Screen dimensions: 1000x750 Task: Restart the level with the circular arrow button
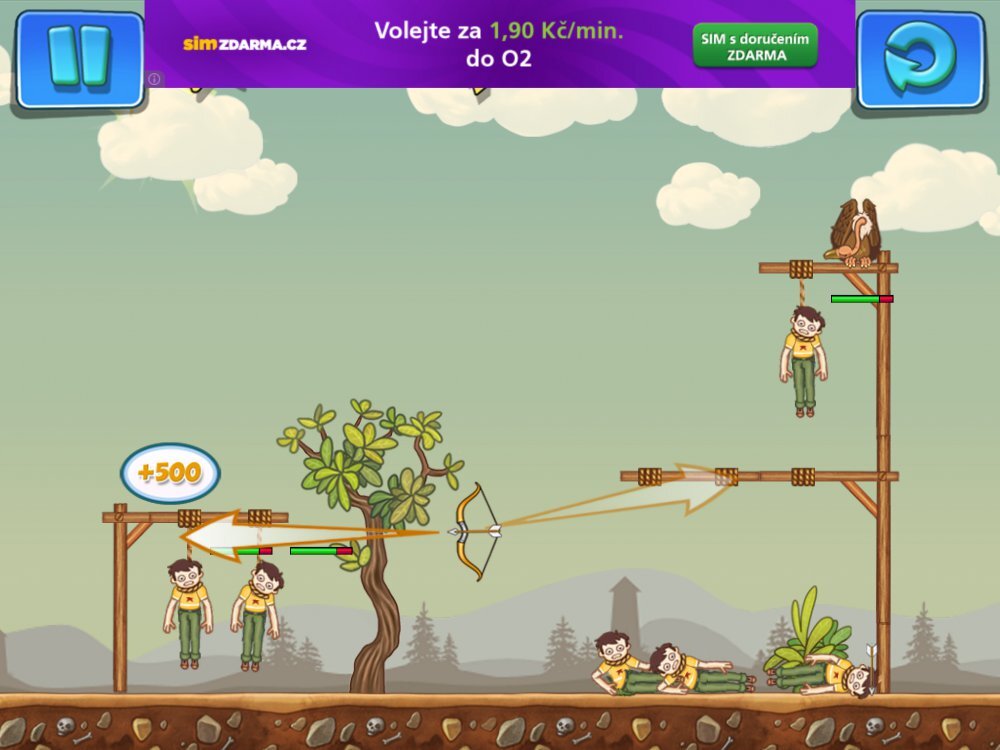920,58
